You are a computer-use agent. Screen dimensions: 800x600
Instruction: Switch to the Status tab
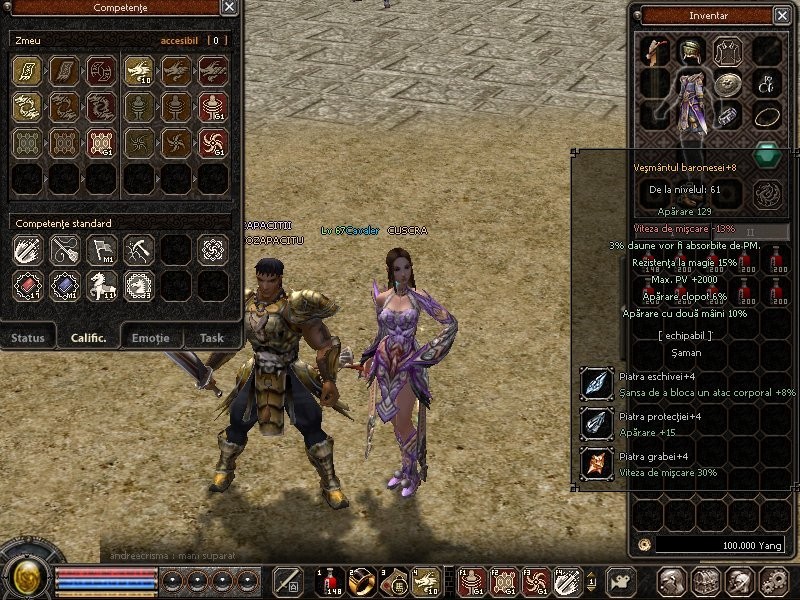pyautogui.click(x=28, y=338)
